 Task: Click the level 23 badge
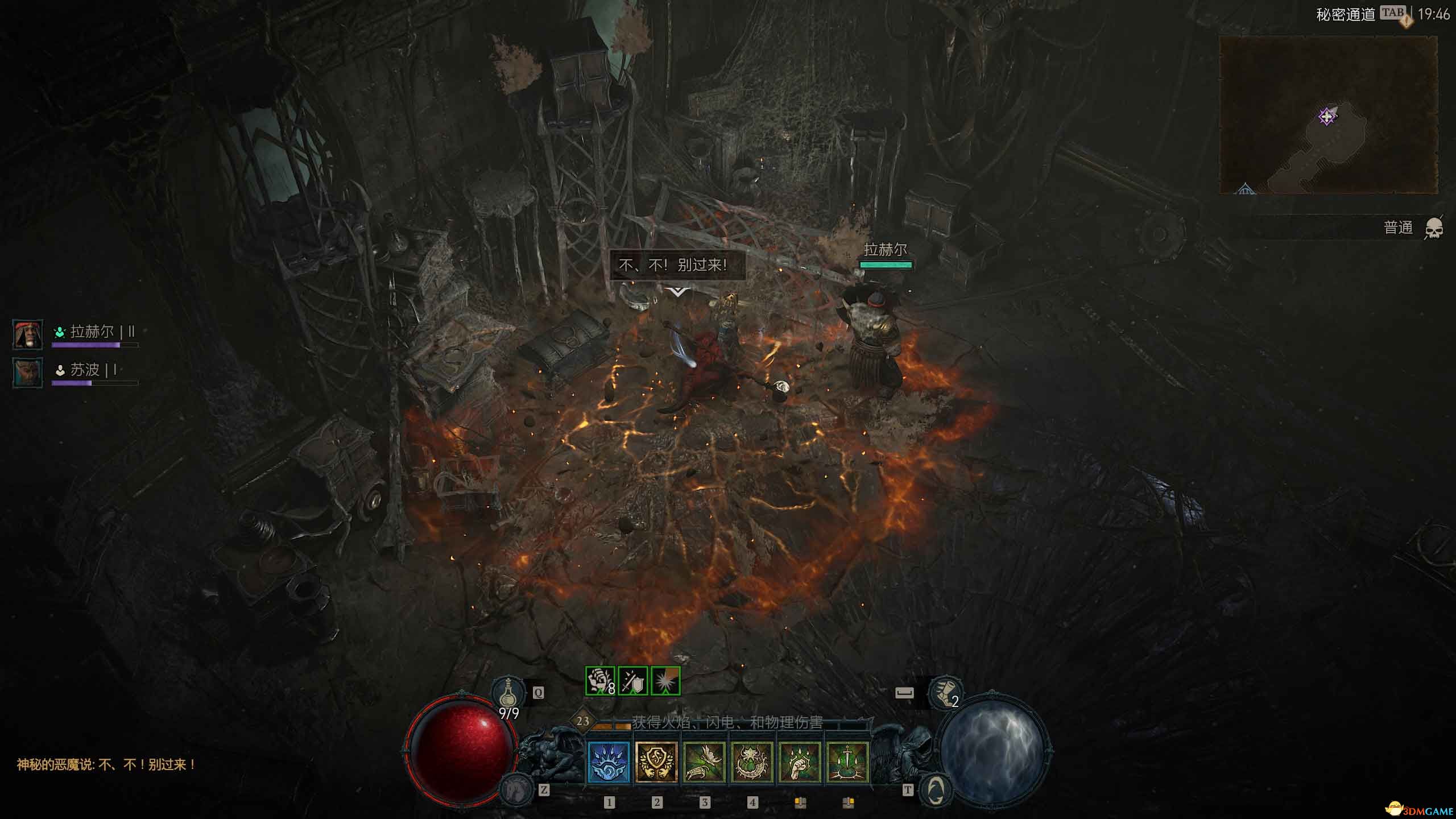point(583,721)
